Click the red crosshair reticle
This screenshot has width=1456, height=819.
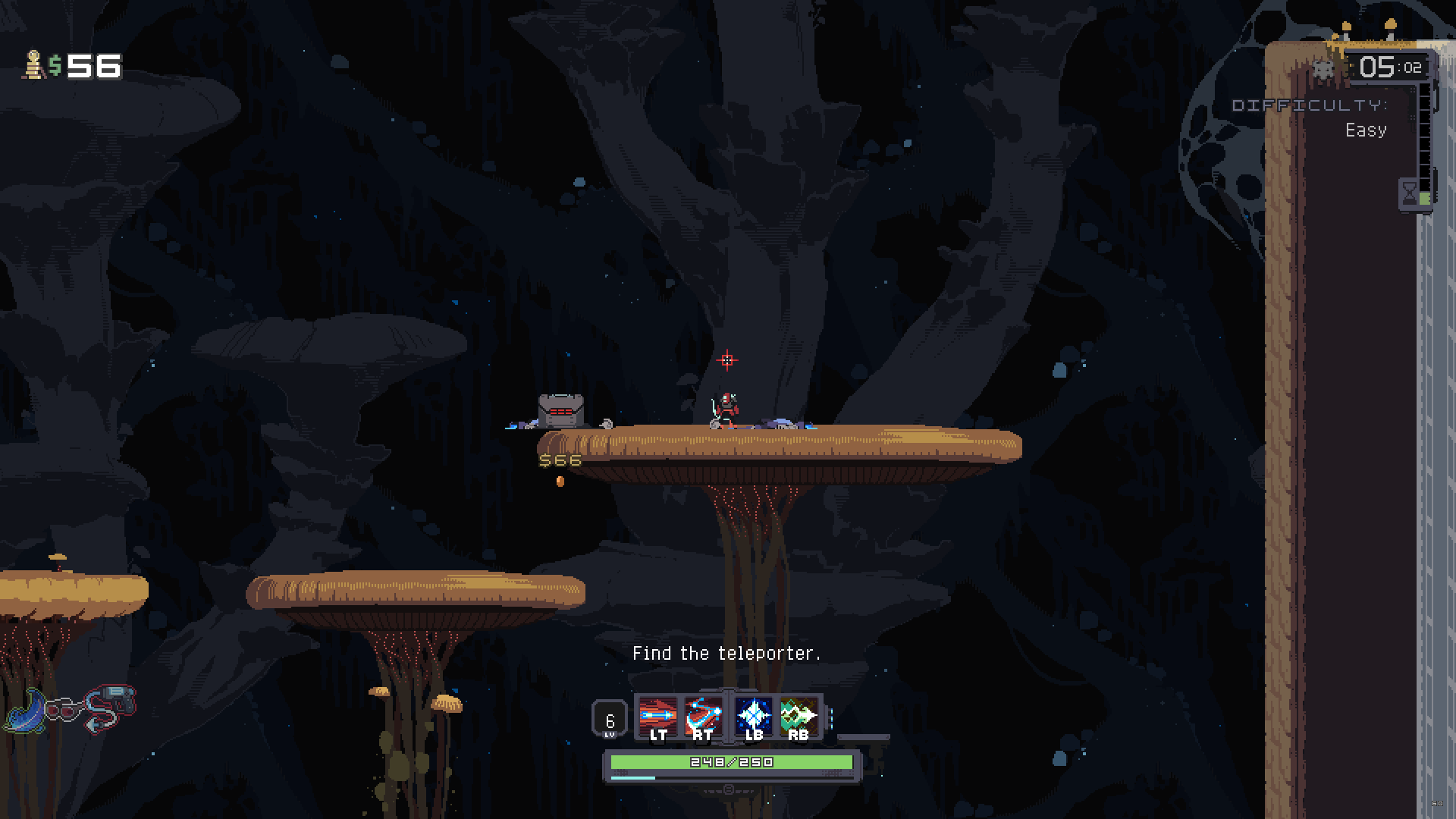[727, 359]
